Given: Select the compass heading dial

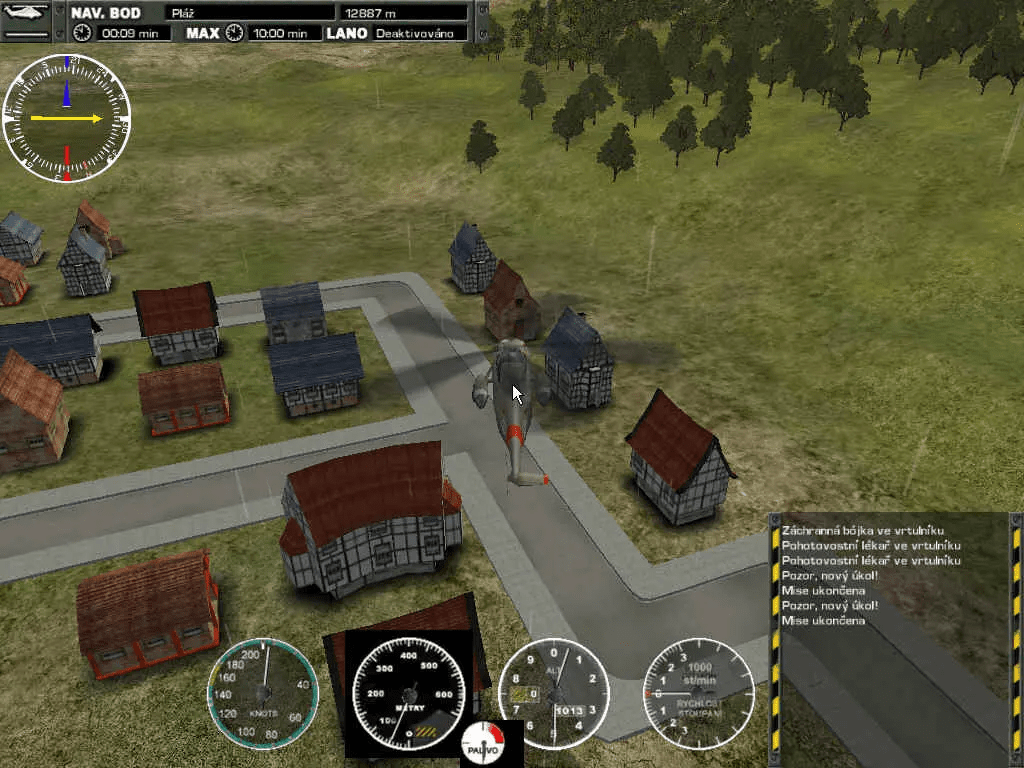Looking at the screenshot, I should (66, 118).
